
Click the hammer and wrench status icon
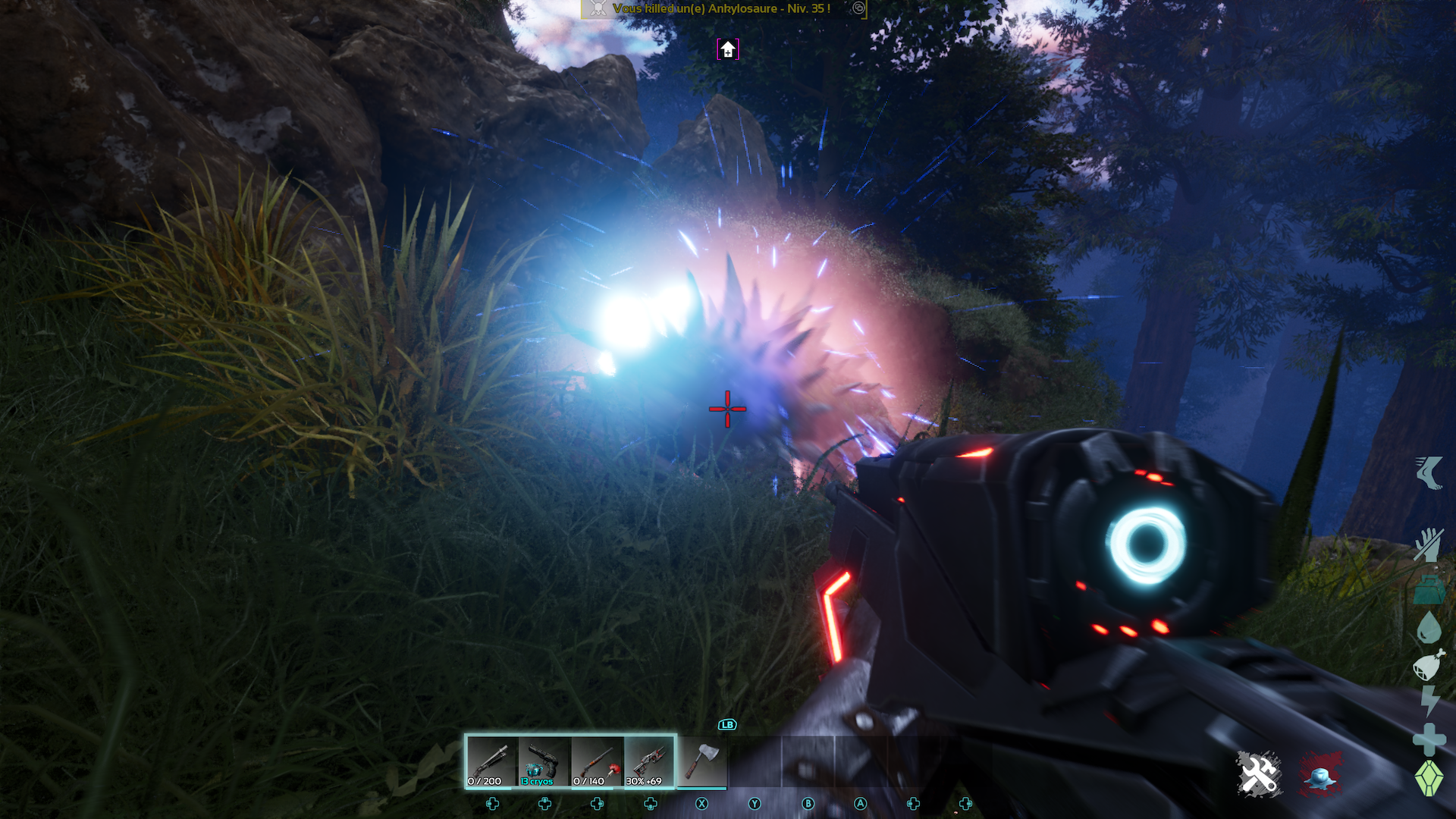click(x=1259, y=774)
